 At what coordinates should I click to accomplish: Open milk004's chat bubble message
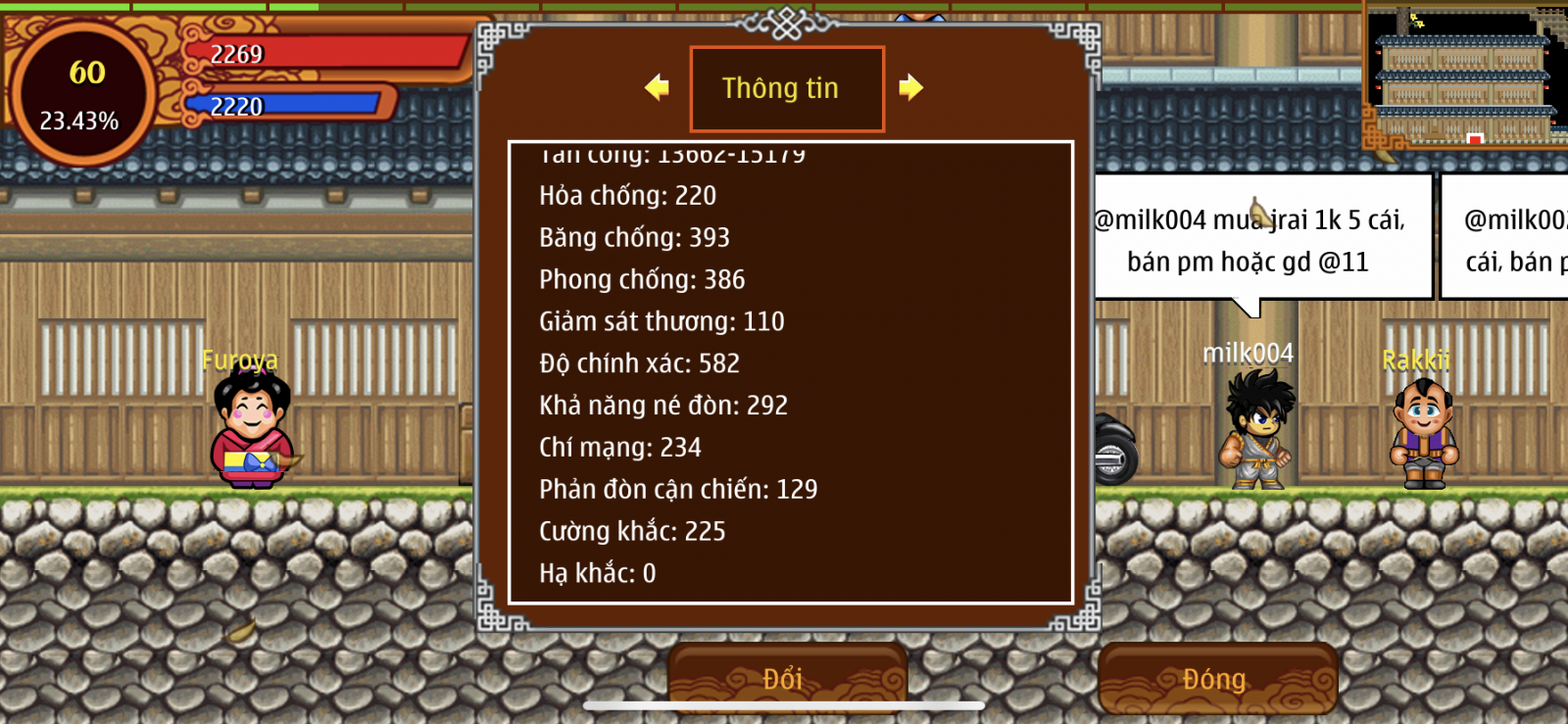(1261, 240)
